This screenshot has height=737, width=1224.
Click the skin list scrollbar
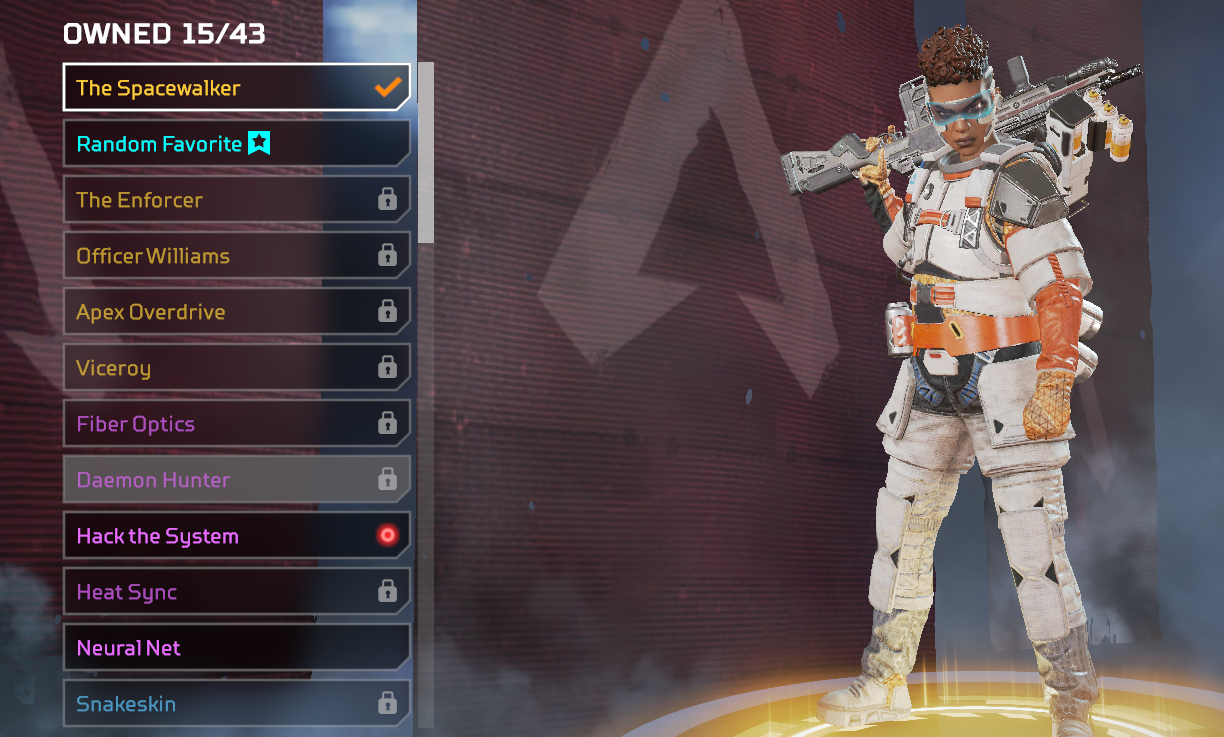tap(426, 152)
